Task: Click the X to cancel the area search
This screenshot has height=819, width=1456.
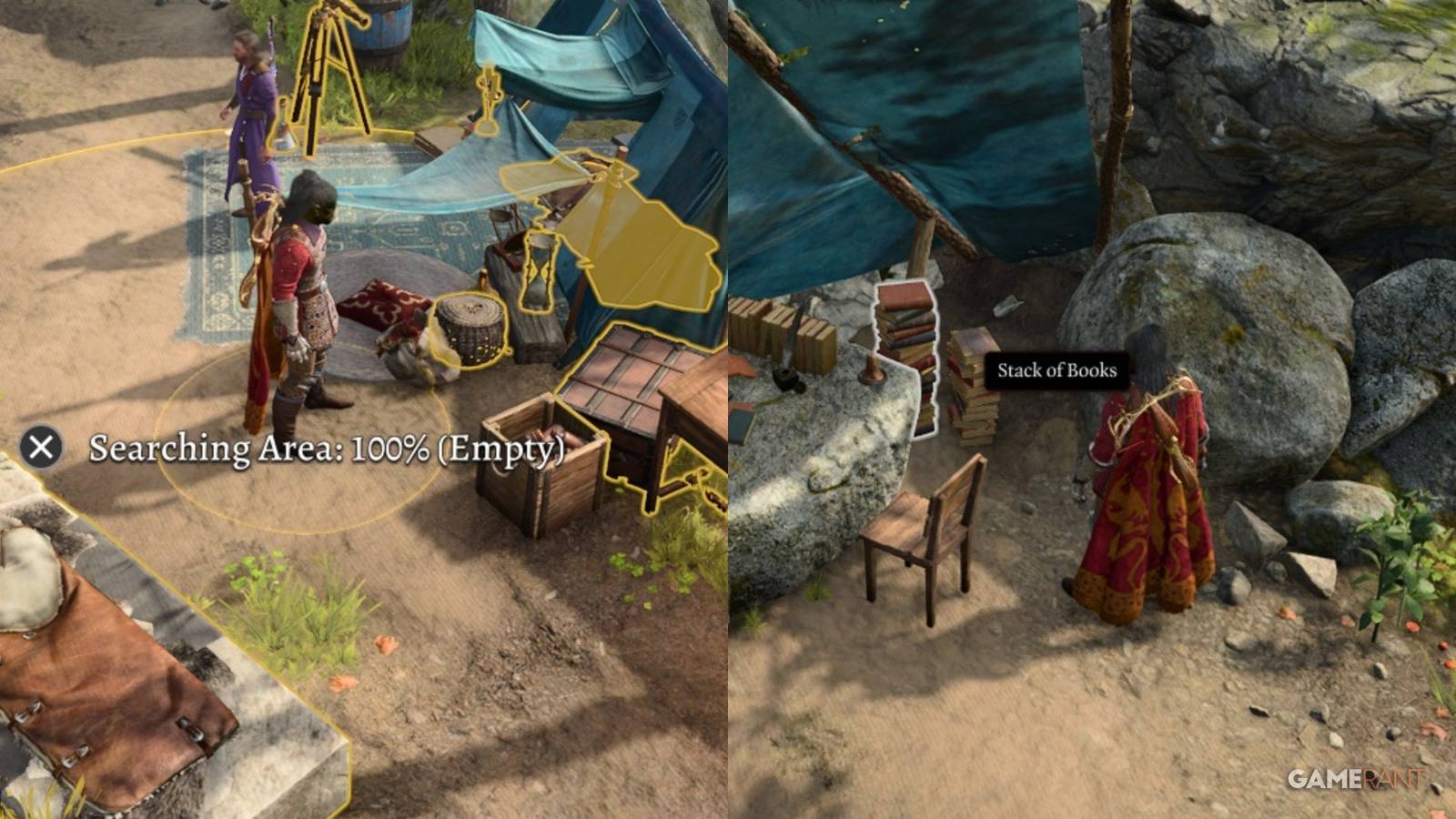Action: (x=38, y=448)
